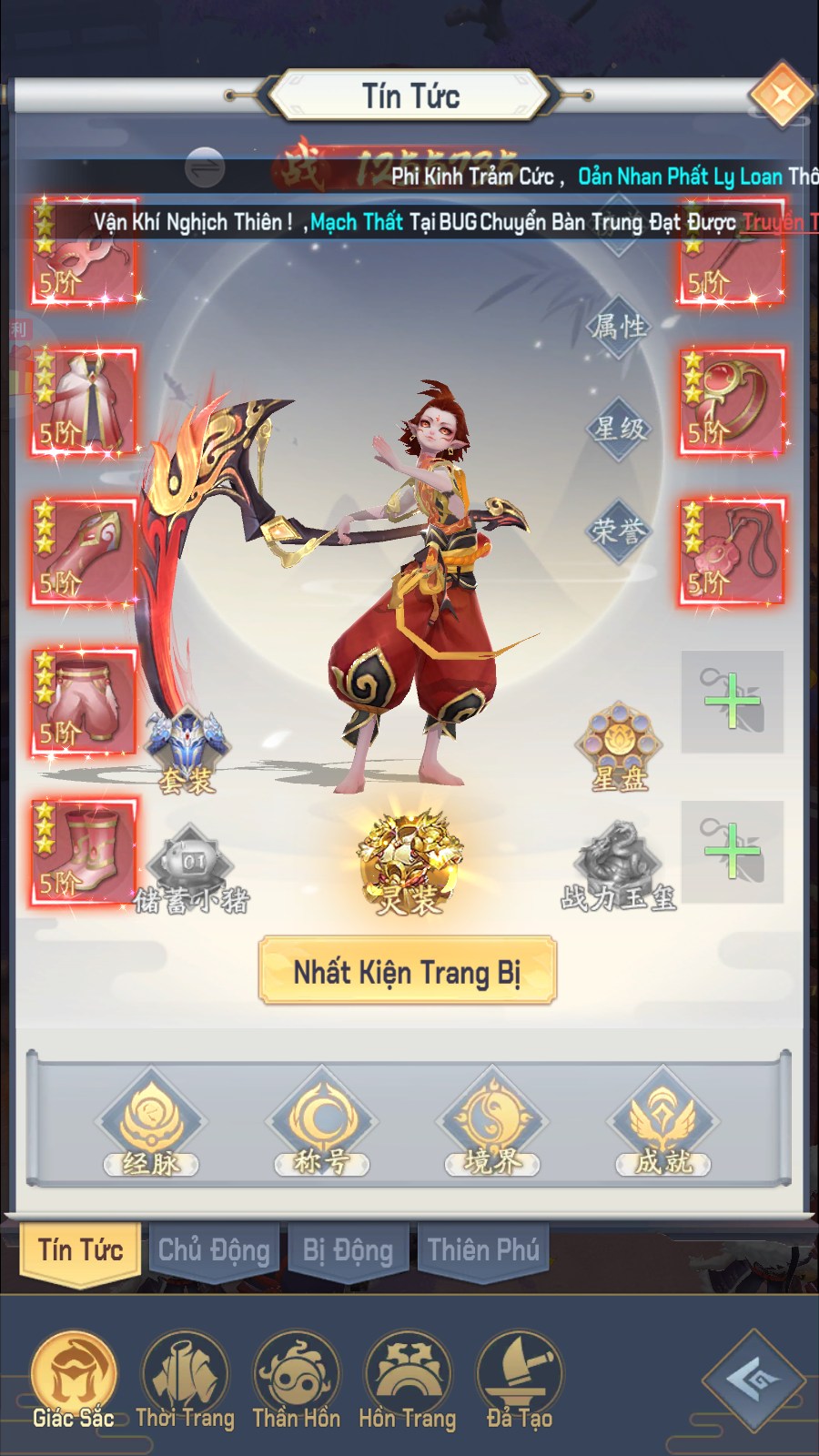Screen dimensions: 819x1456
Task: Click the diamond back arrow button
Action: (x=753, y=1380)
